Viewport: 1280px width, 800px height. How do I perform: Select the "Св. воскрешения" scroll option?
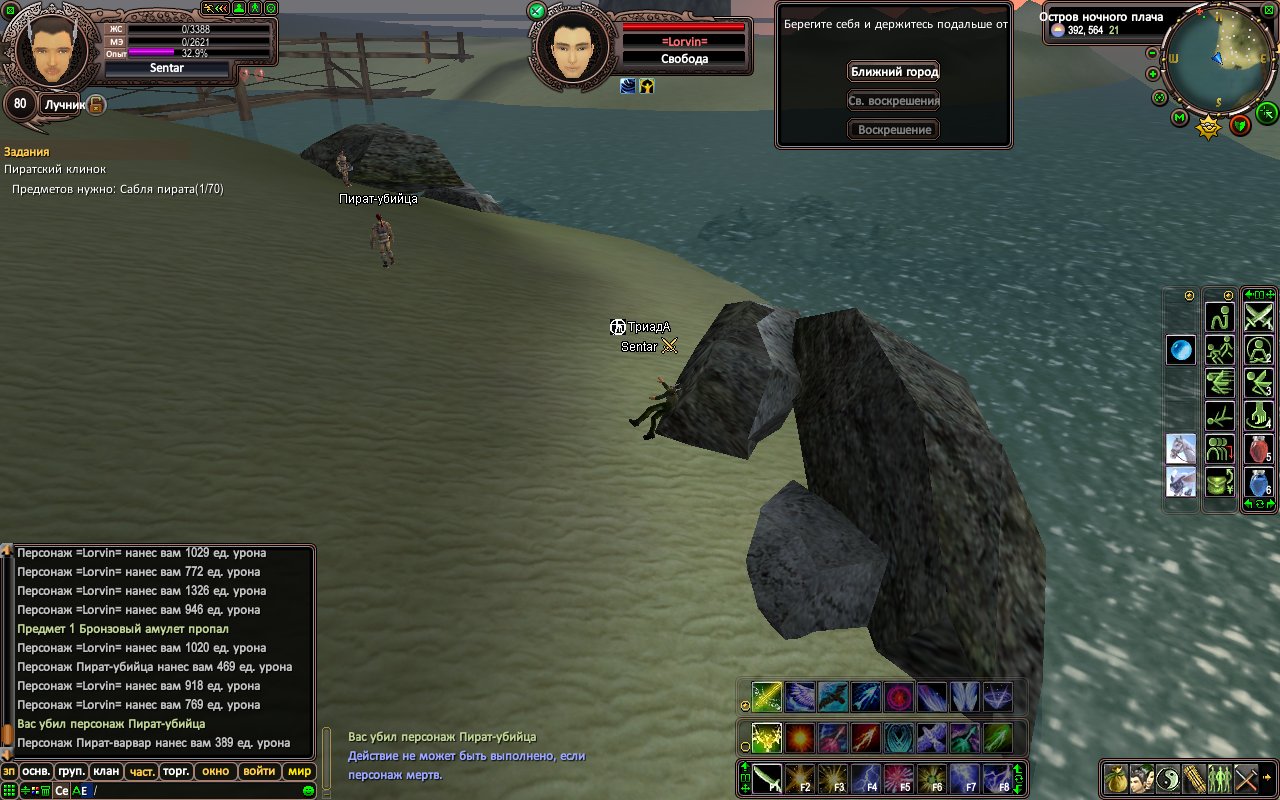(894, 101)
